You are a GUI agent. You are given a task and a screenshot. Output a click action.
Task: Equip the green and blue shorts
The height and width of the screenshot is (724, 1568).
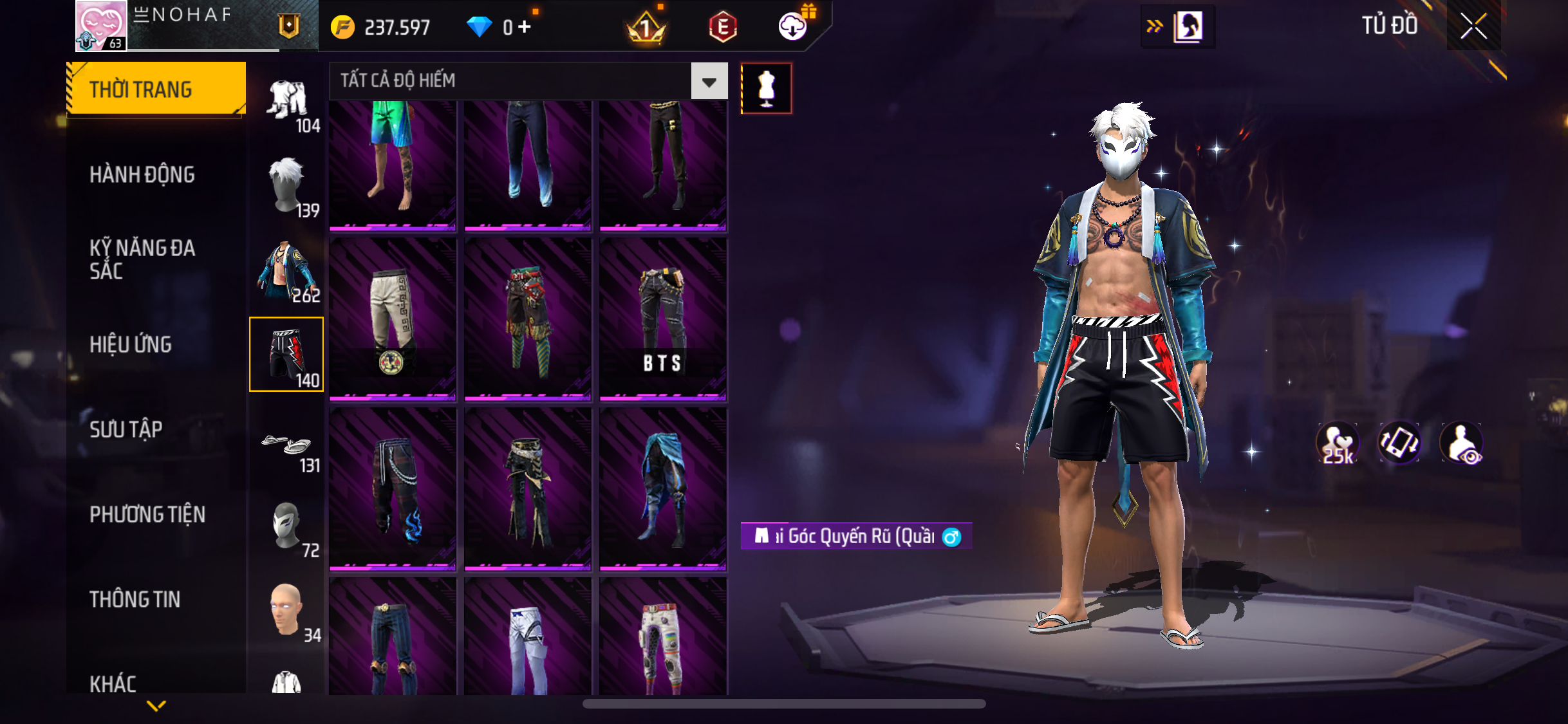(x=393, y=164)
